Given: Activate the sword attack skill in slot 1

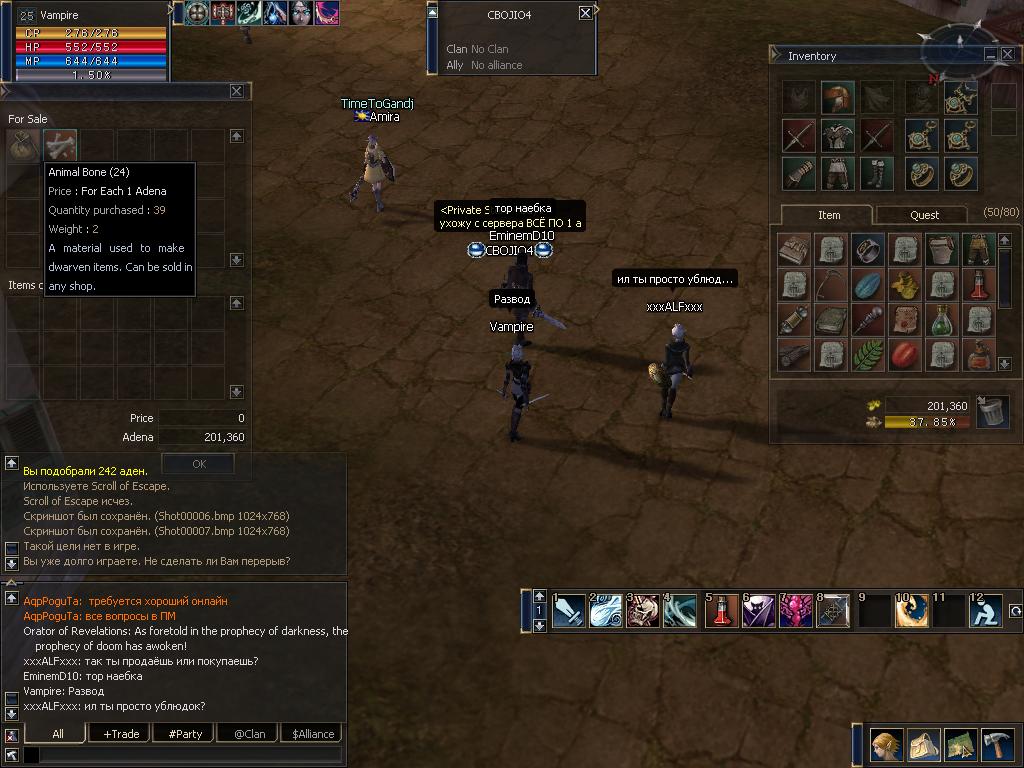Looking at the screenshot, I should (569, 610).
